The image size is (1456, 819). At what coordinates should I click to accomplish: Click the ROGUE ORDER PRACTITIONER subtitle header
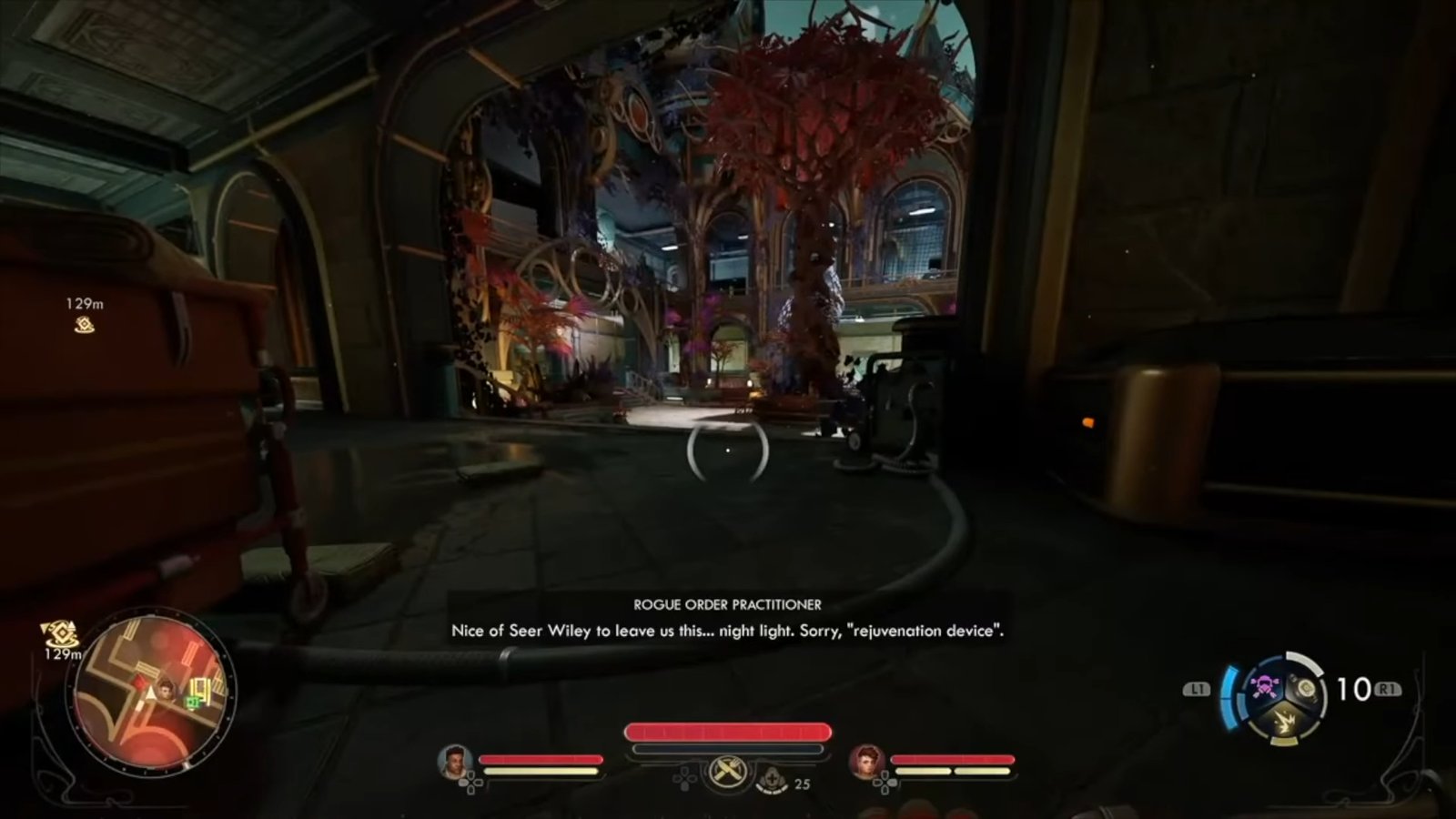coord(725,604)
